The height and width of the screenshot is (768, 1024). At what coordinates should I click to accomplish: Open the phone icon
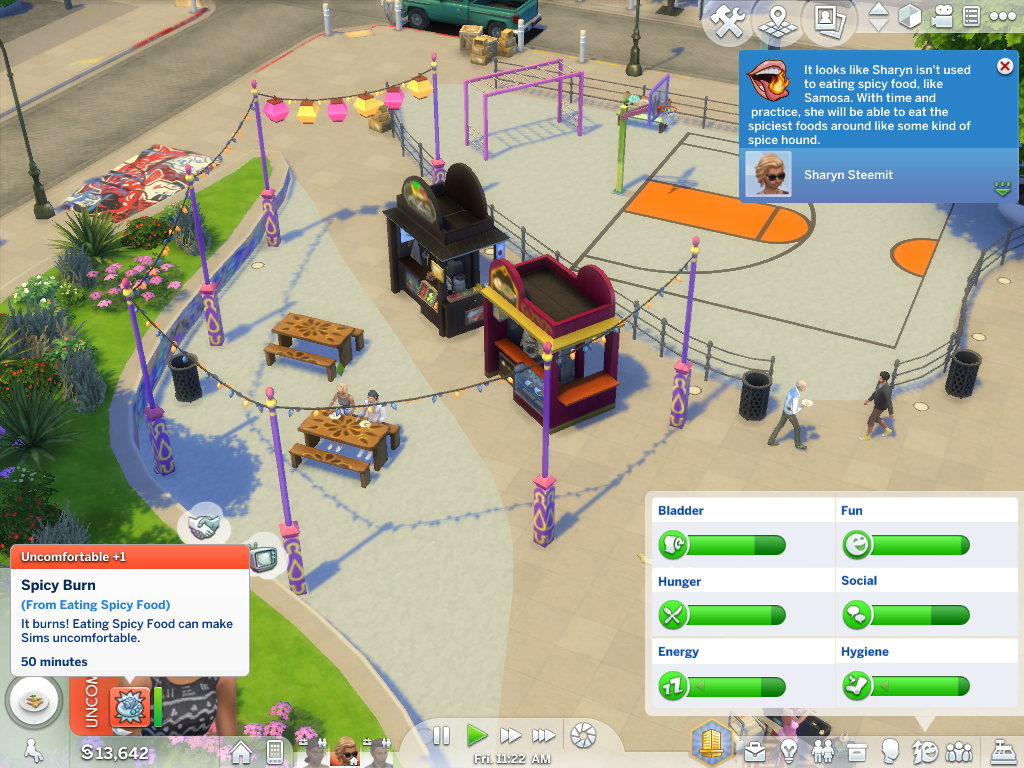pyautogui.click(x=275, y=752)
